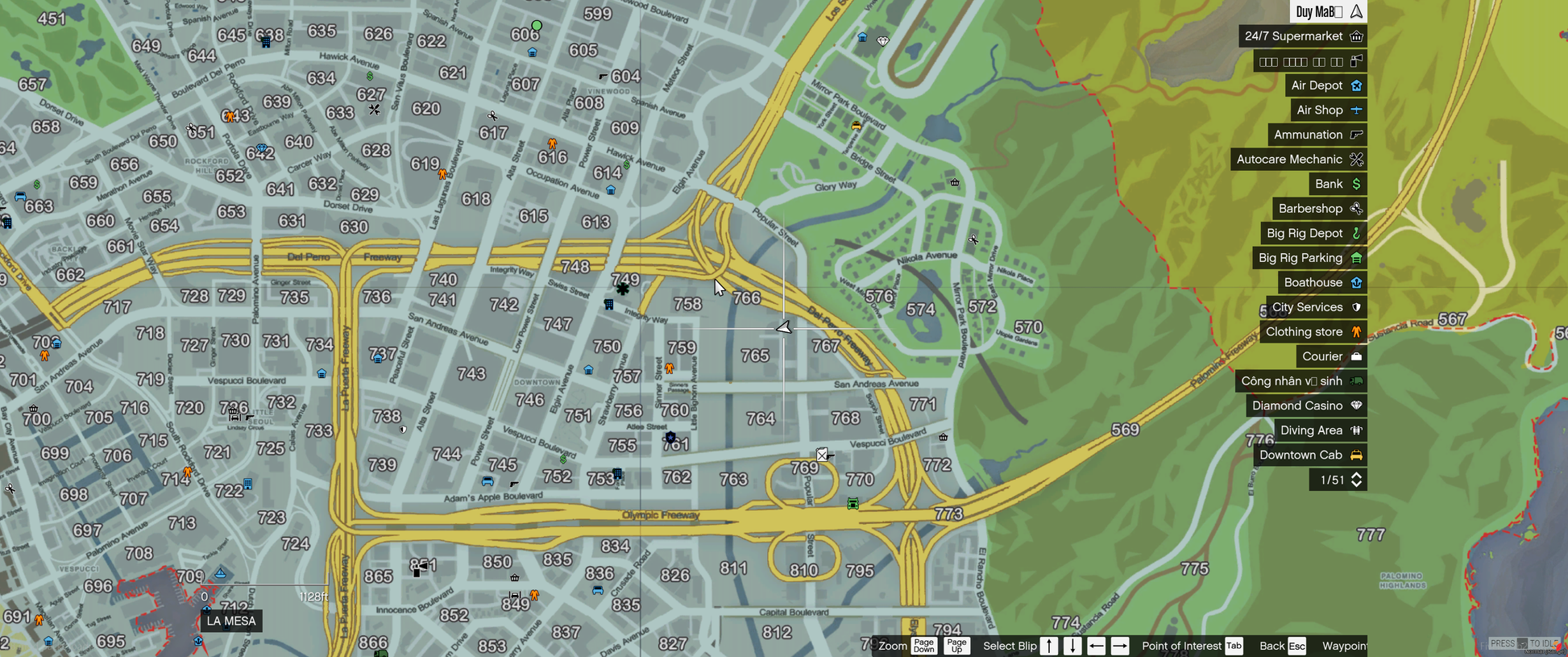Choose the Downtown Cab legend entry

tap(1309, 455)
